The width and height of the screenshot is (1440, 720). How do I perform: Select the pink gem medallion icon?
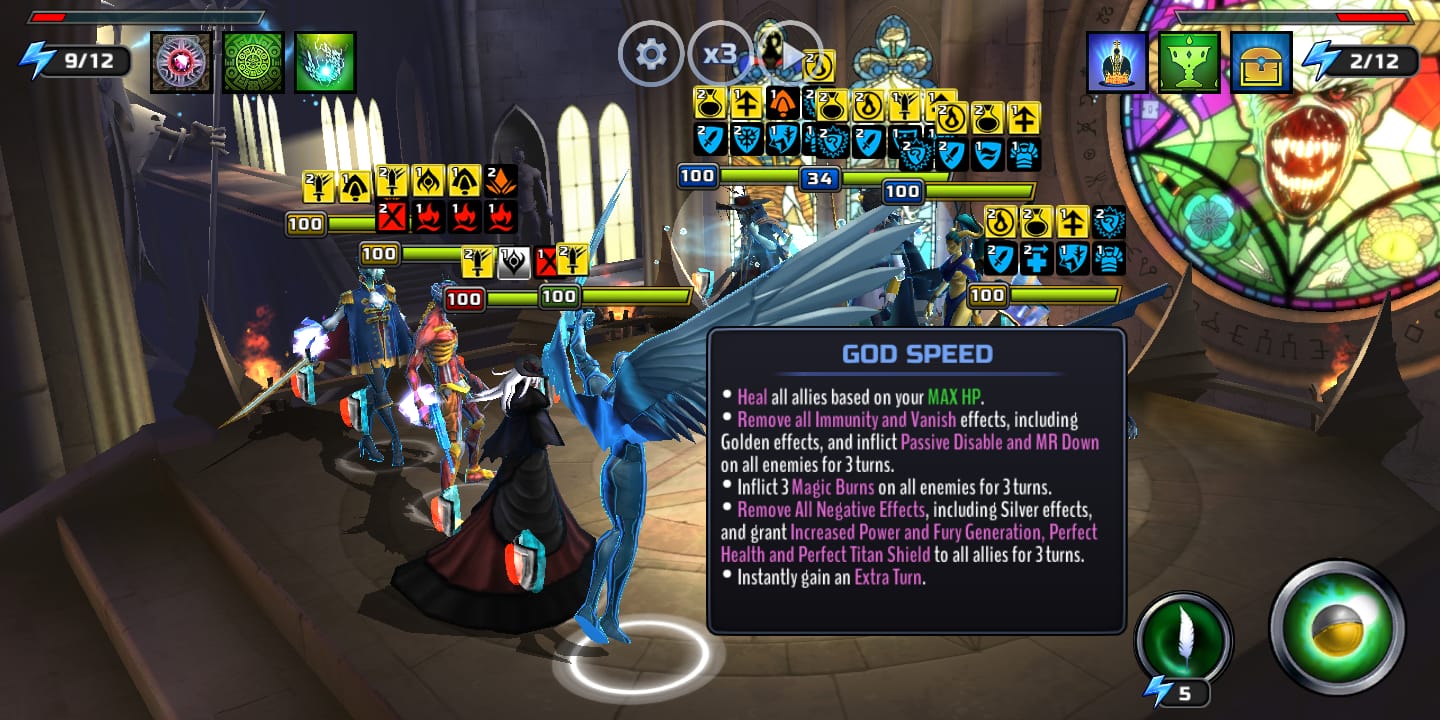[x=182, y=62]
